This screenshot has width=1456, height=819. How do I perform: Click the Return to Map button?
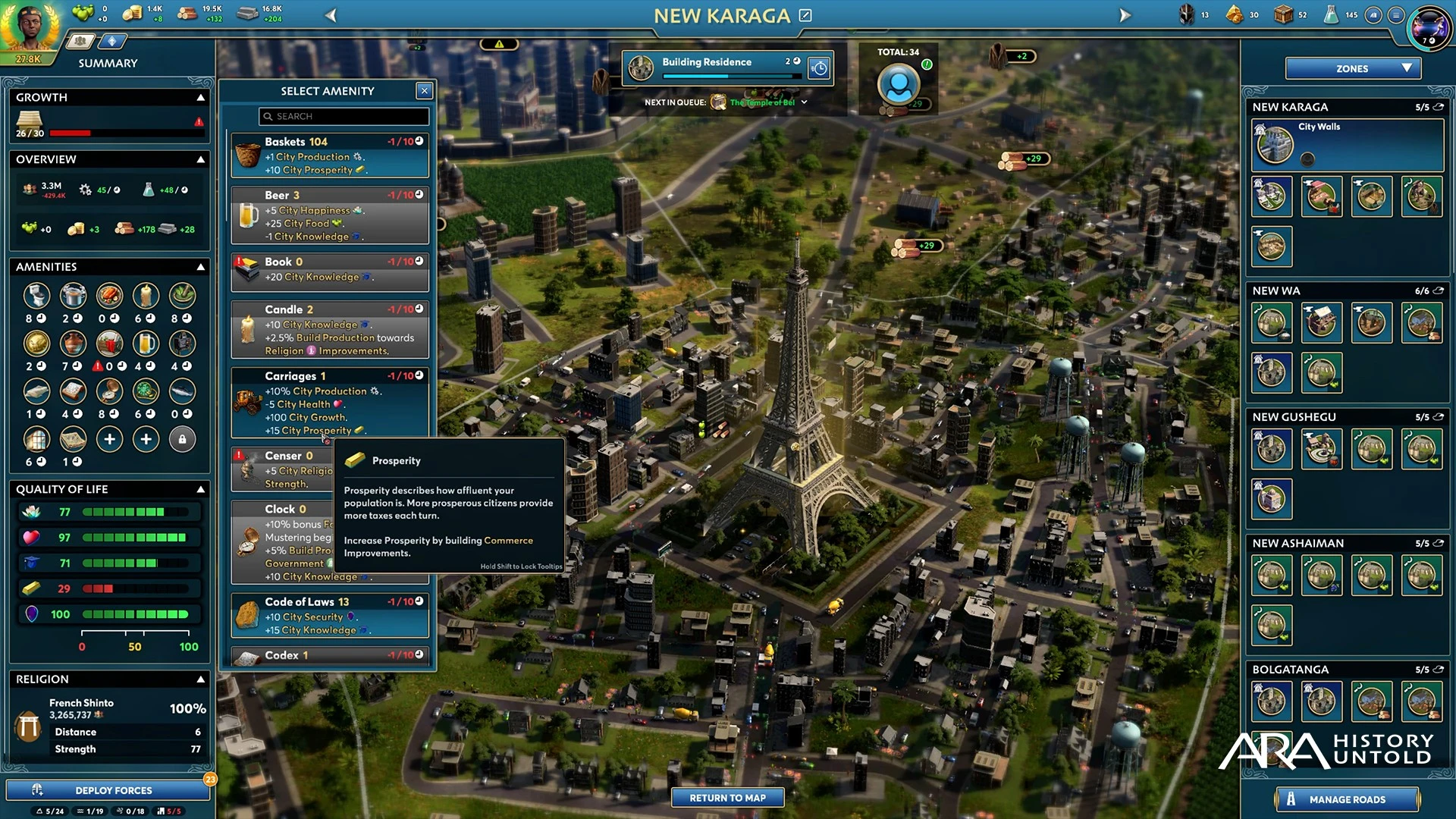coord(727,798)
